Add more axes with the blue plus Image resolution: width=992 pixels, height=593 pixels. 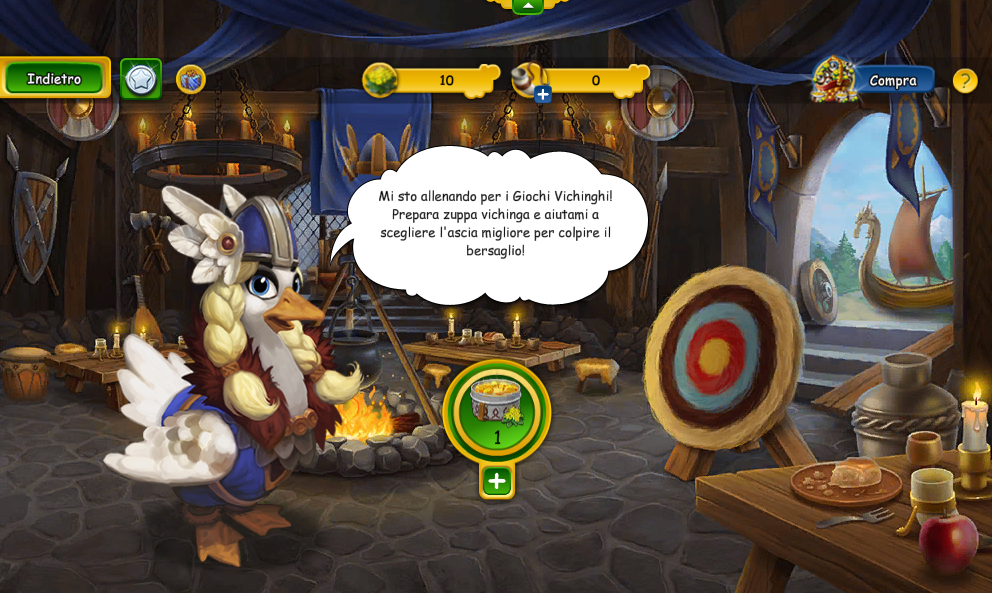[543, 95]
